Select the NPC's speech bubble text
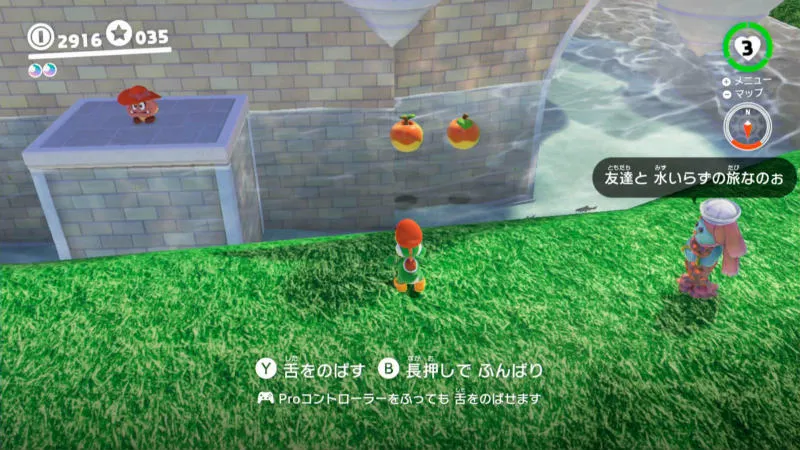This screenshot has width=800, height=450. (694, 178)
